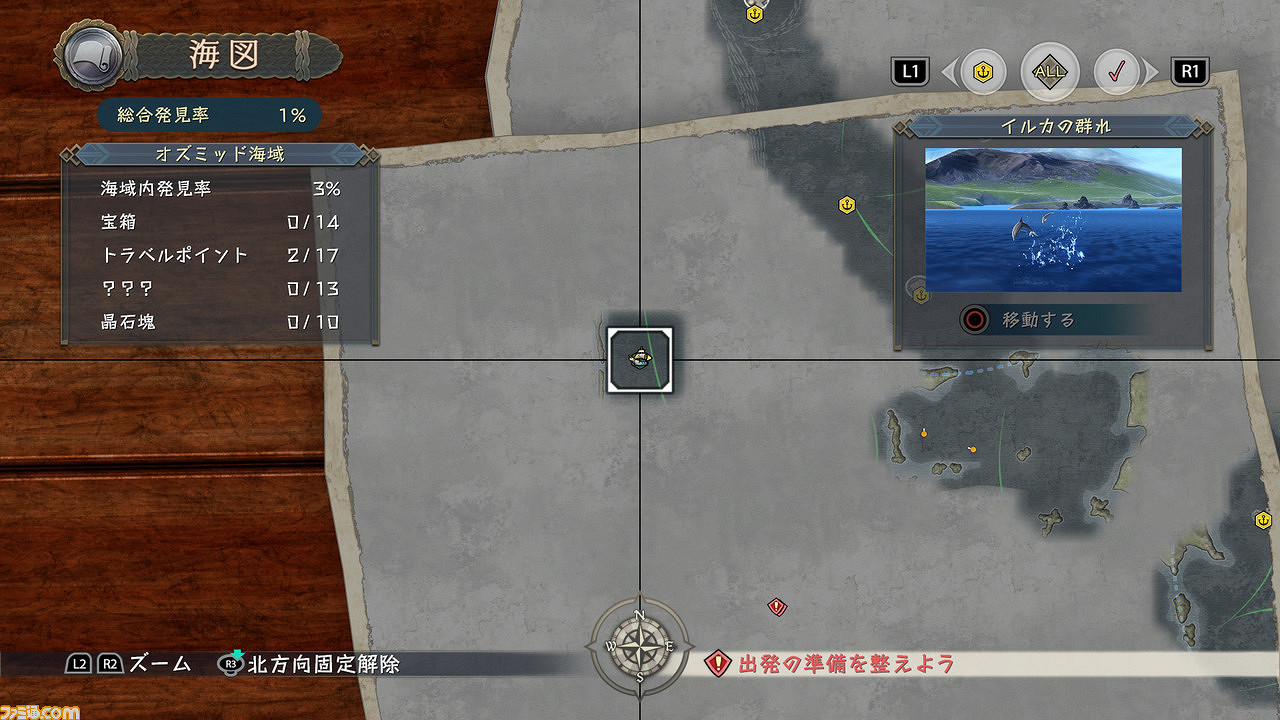Select the anchor filter icon next to L1
The width and height of the screenshot is (1280, 720).
pos(983,72)
